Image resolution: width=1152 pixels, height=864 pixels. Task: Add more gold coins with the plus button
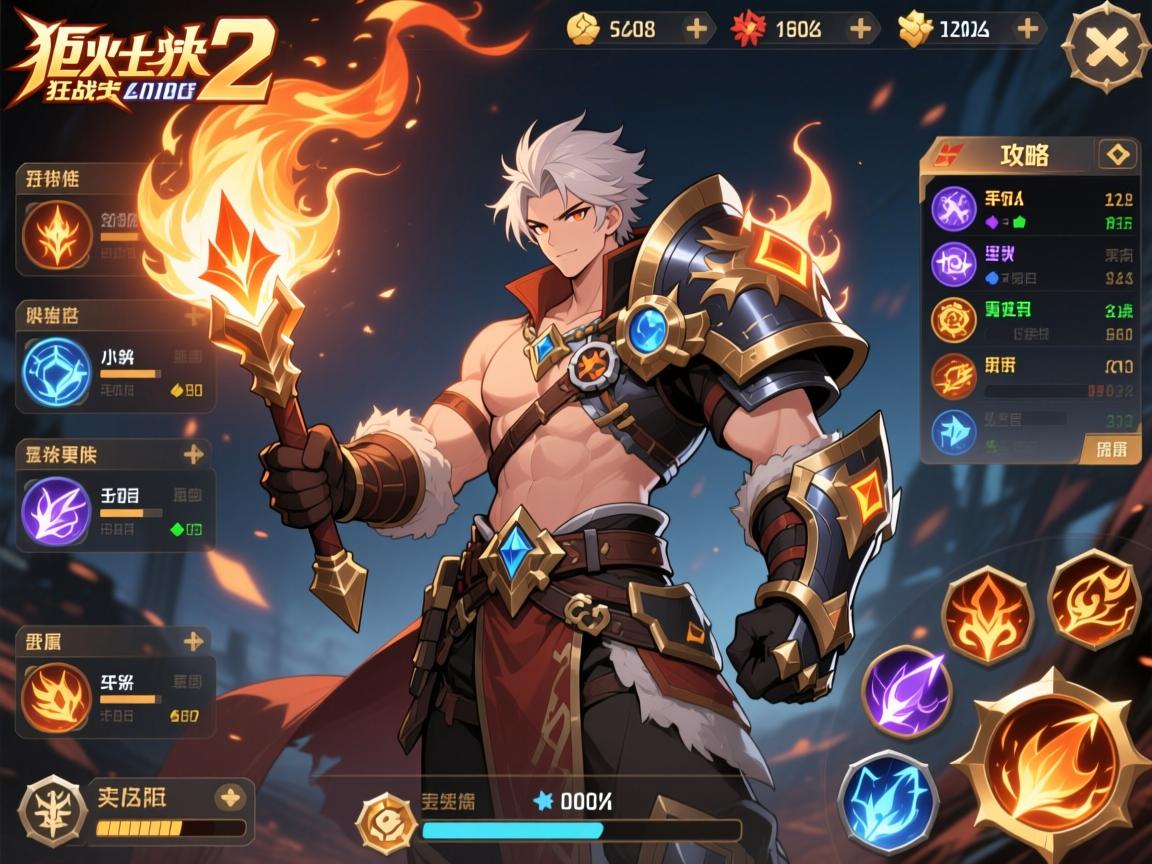tap(697, 29)
